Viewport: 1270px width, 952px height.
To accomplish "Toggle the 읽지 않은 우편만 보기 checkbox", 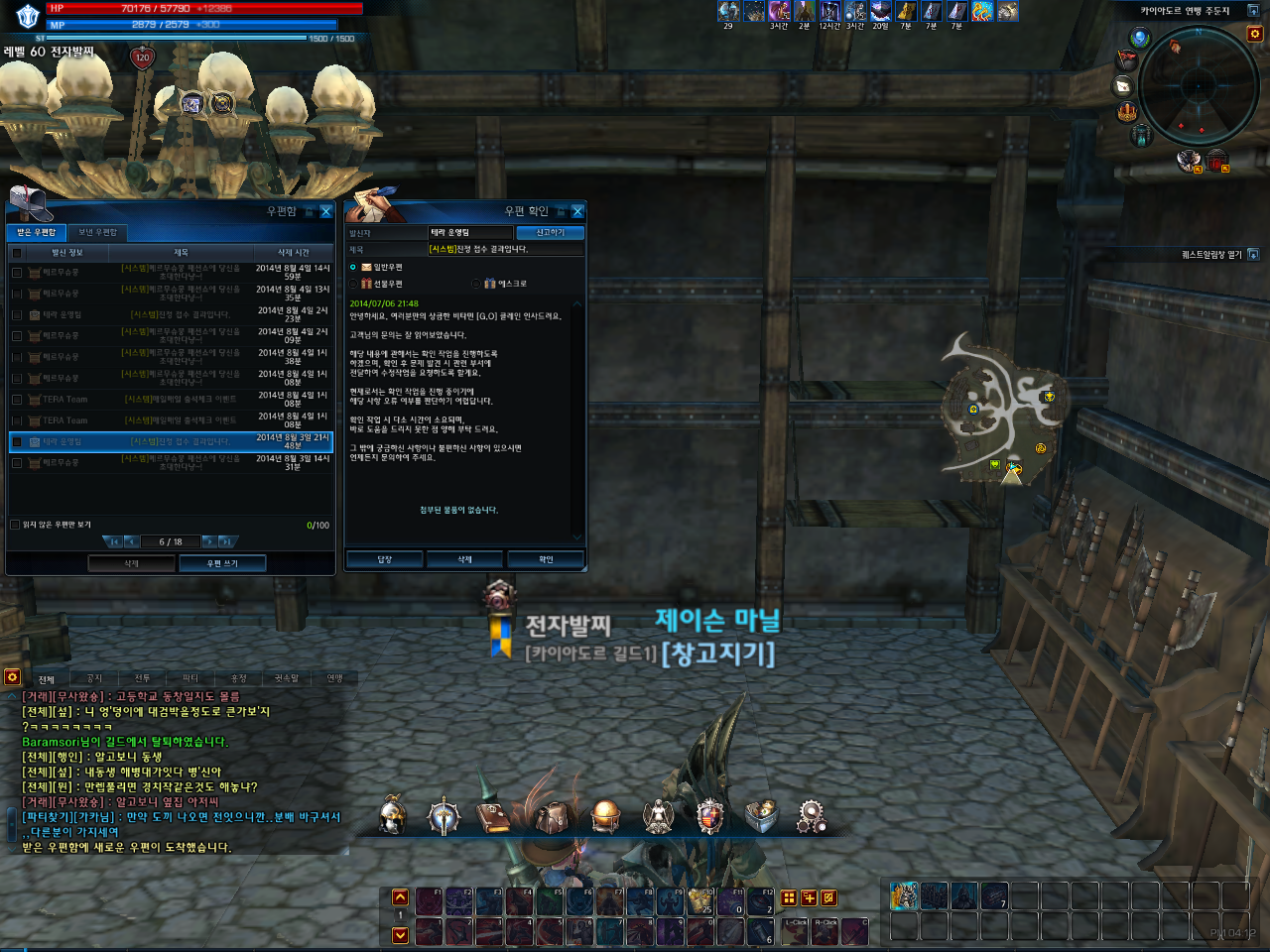I will [15, 525].
